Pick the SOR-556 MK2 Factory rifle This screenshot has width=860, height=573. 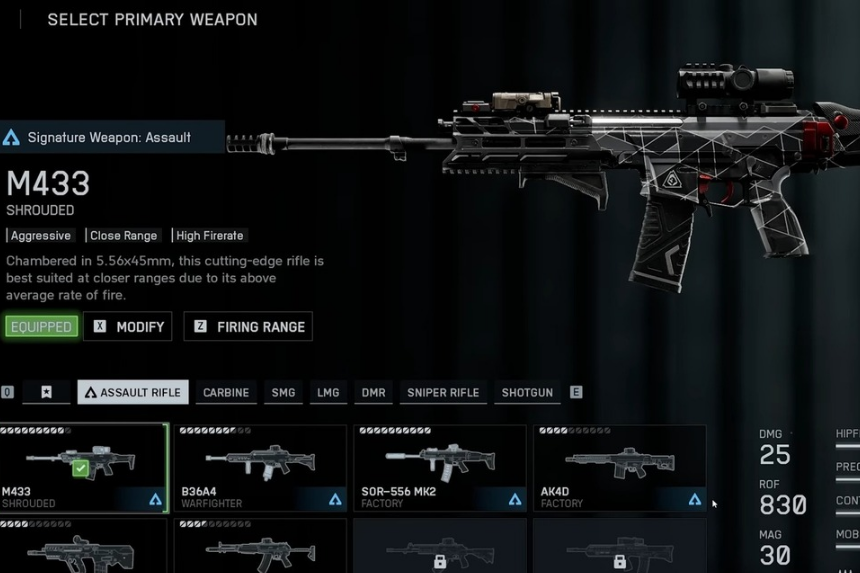(x=440, y=468)
